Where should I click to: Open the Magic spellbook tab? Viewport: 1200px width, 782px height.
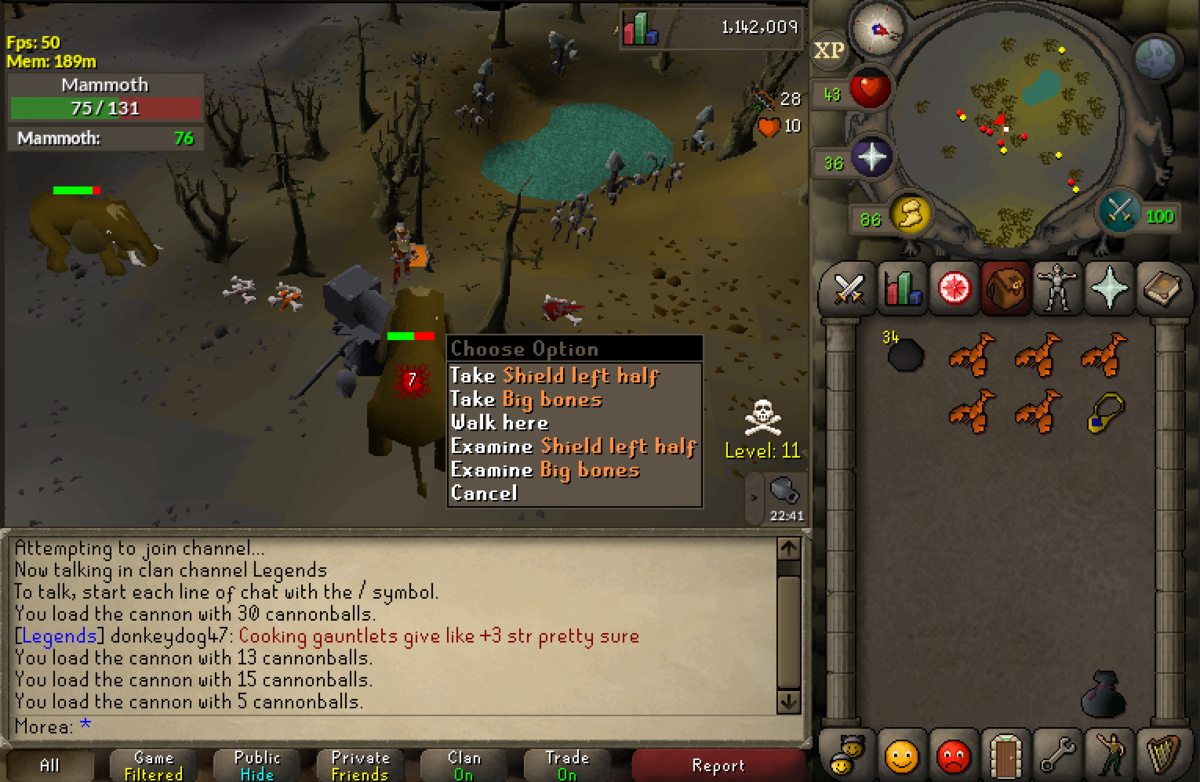point(1164,290)
